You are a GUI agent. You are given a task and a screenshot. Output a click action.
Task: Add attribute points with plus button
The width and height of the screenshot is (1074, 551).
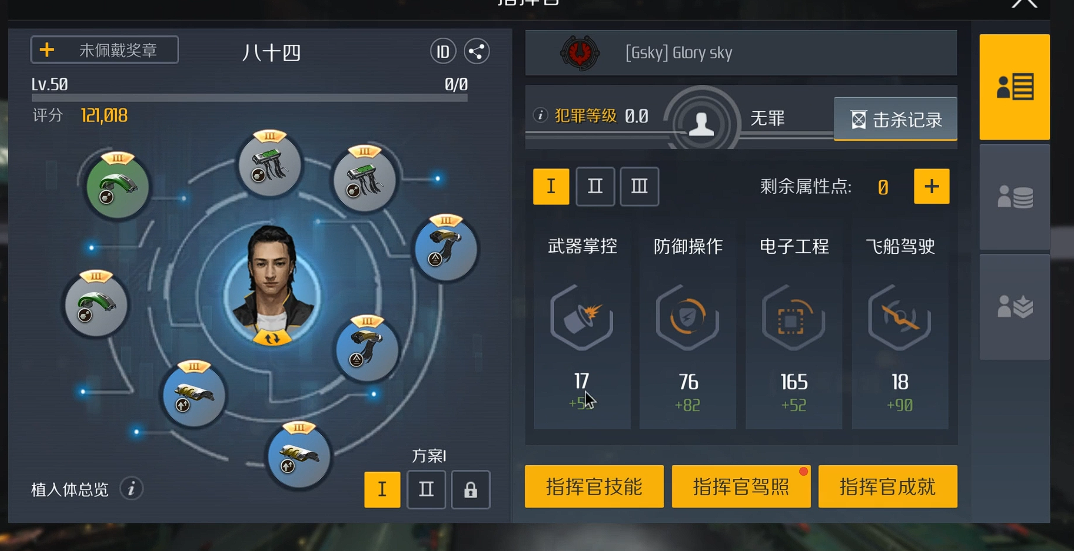pyautogui.click(x=931, y=186)
